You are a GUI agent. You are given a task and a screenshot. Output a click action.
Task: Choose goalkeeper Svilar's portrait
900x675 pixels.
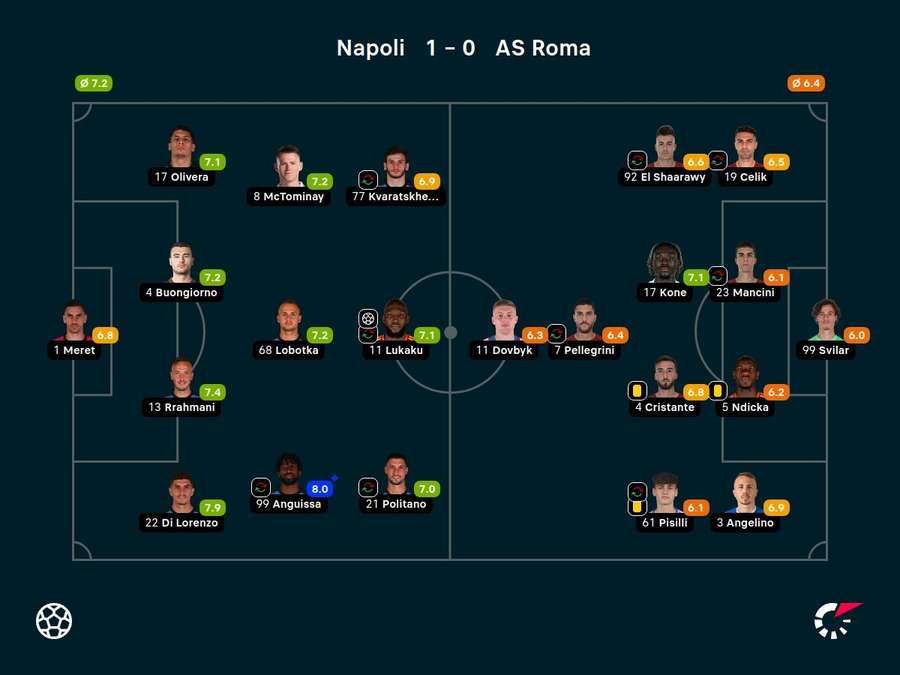[826, 322]
